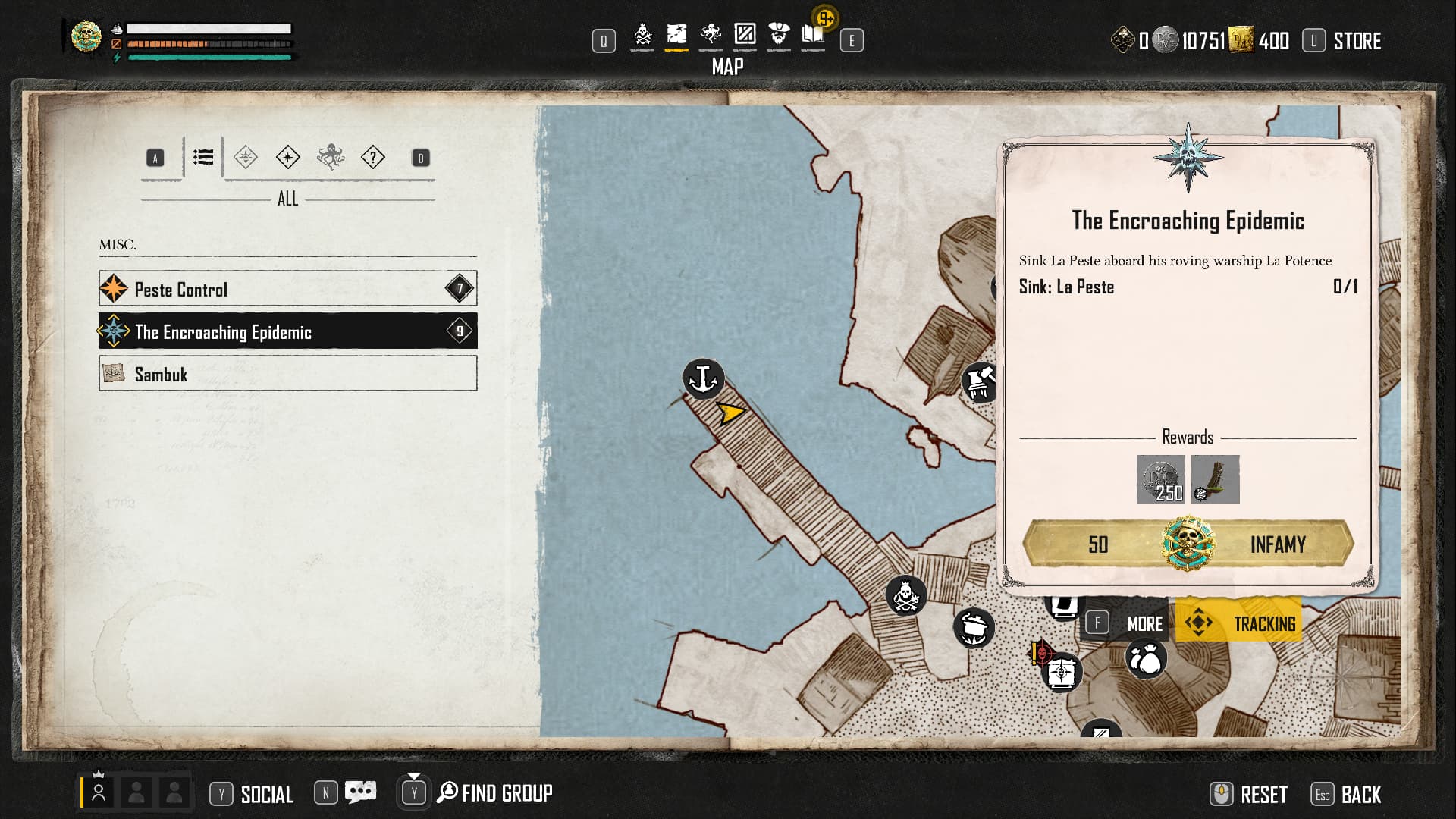The width and height of the screenshot is (1456, 819).
Task: Open the Social menu
Action: (253, 794)
